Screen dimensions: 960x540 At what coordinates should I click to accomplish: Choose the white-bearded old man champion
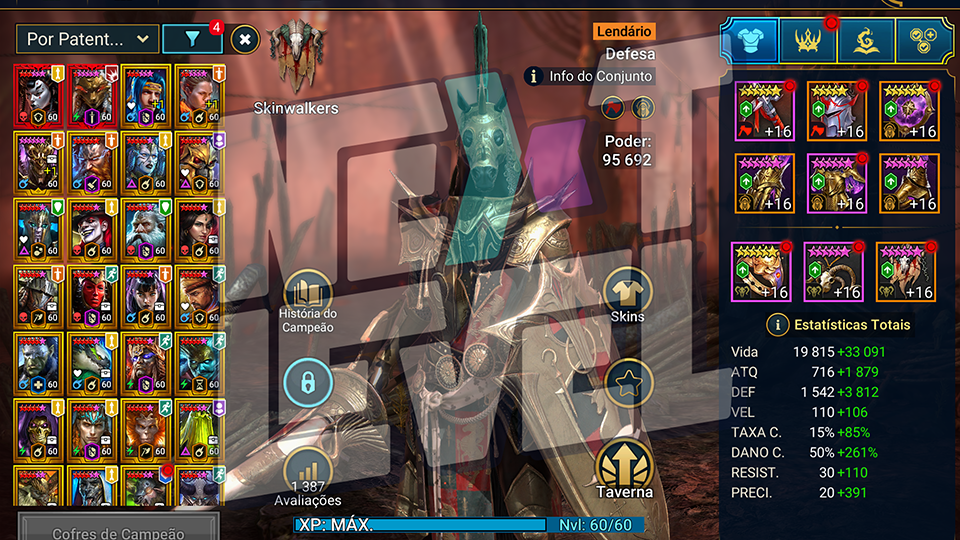click(143, 231)
